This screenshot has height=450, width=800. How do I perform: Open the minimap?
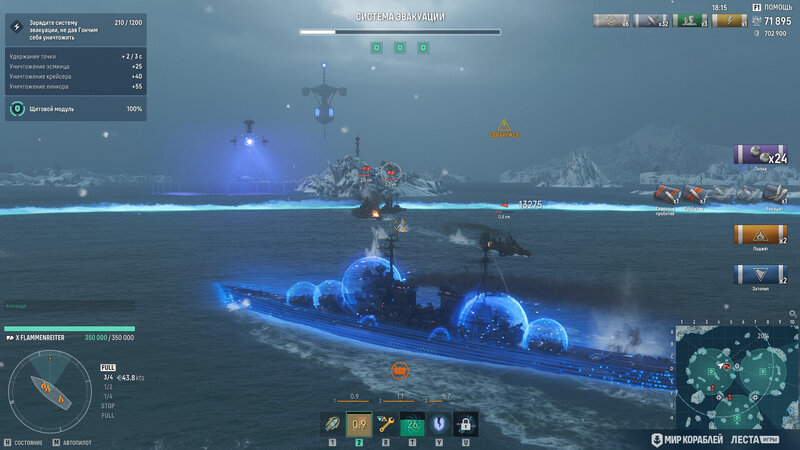pyautogui.click(x=735, y=375)
